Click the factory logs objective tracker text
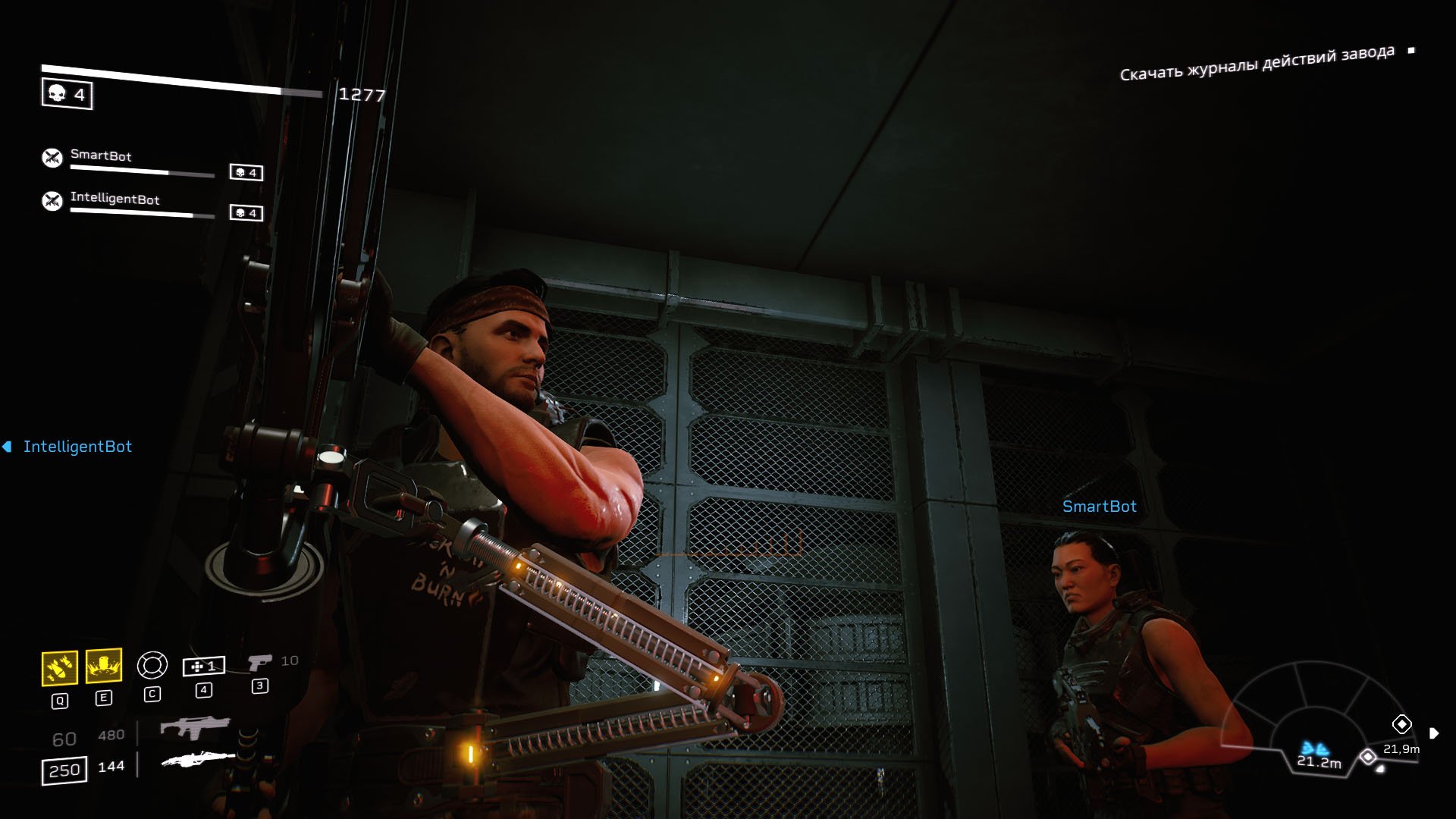 click(1257, 63)
